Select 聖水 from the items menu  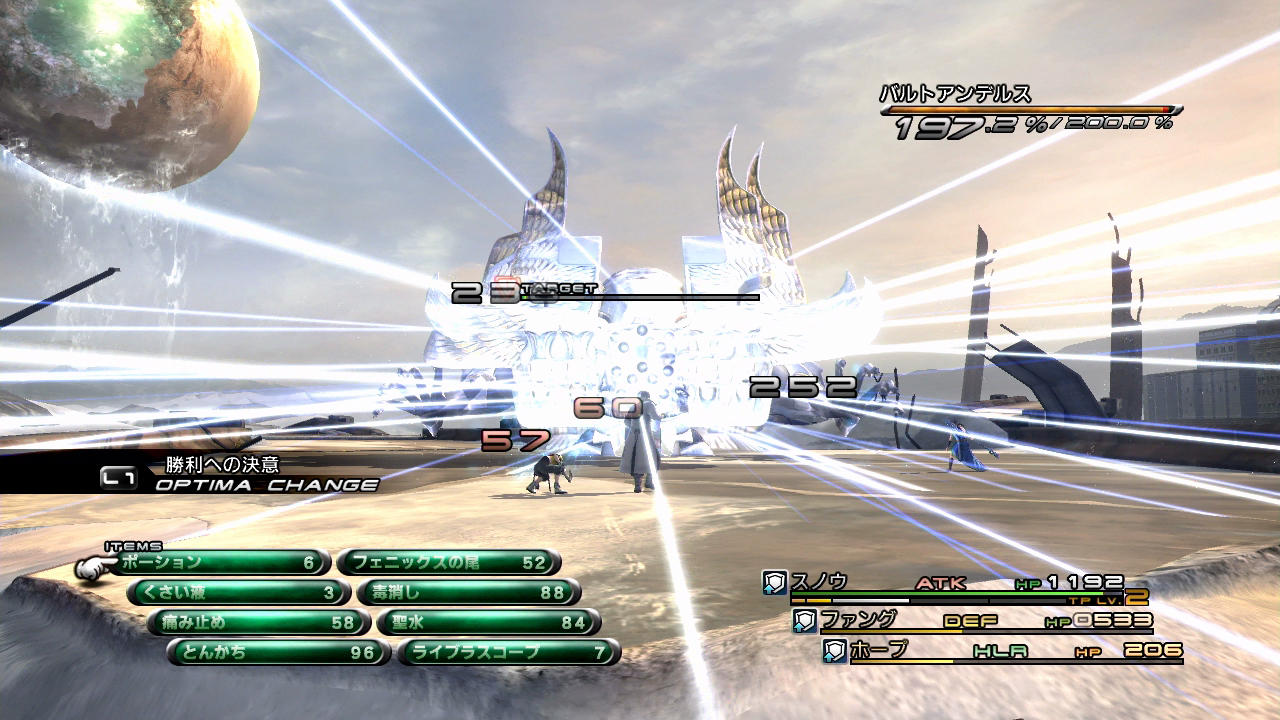click(488, 623)
